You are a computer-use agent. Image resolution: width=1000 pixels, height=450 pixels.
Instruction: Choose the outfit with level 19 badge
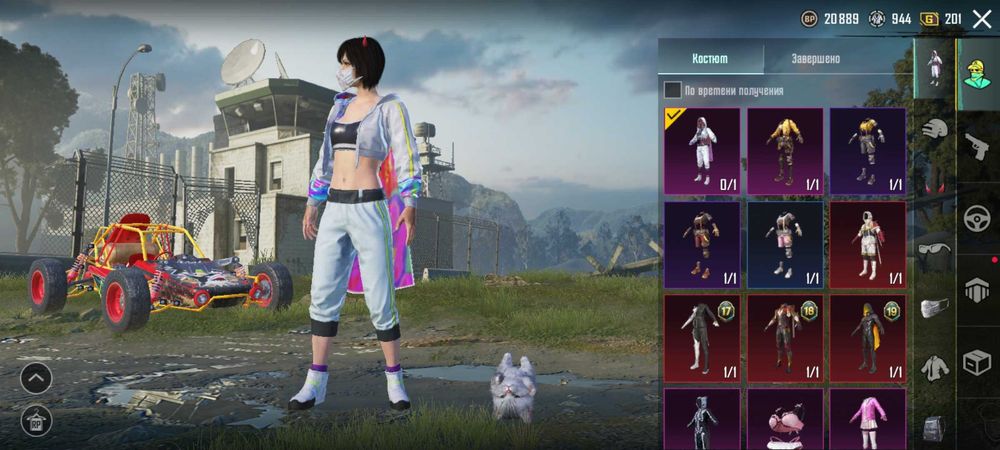tap(868, 337)
